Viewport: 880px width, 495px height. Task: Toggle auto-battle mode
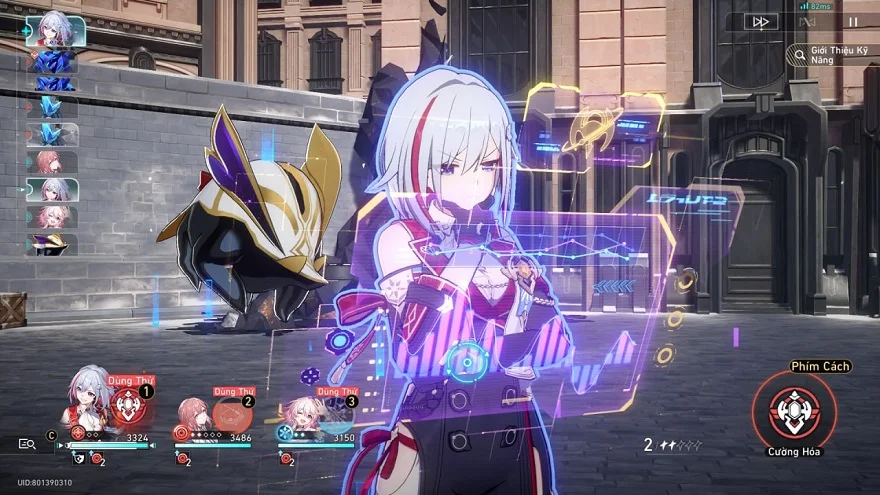point(808,21)
